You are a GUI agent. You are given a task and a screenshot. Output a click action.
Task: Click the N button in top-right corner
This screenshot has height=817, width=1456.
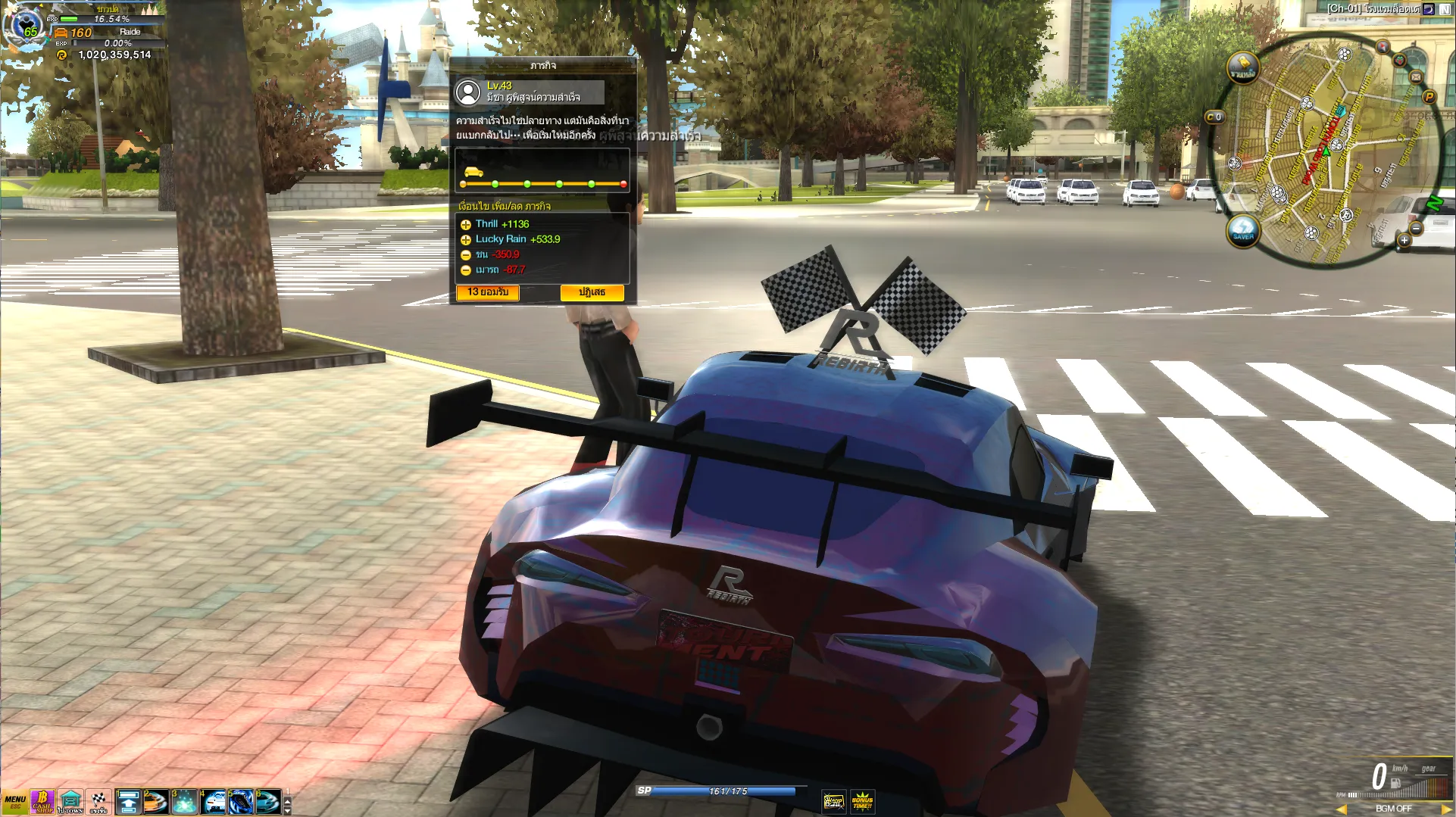pyautogui.click(x=1445, y=9)
